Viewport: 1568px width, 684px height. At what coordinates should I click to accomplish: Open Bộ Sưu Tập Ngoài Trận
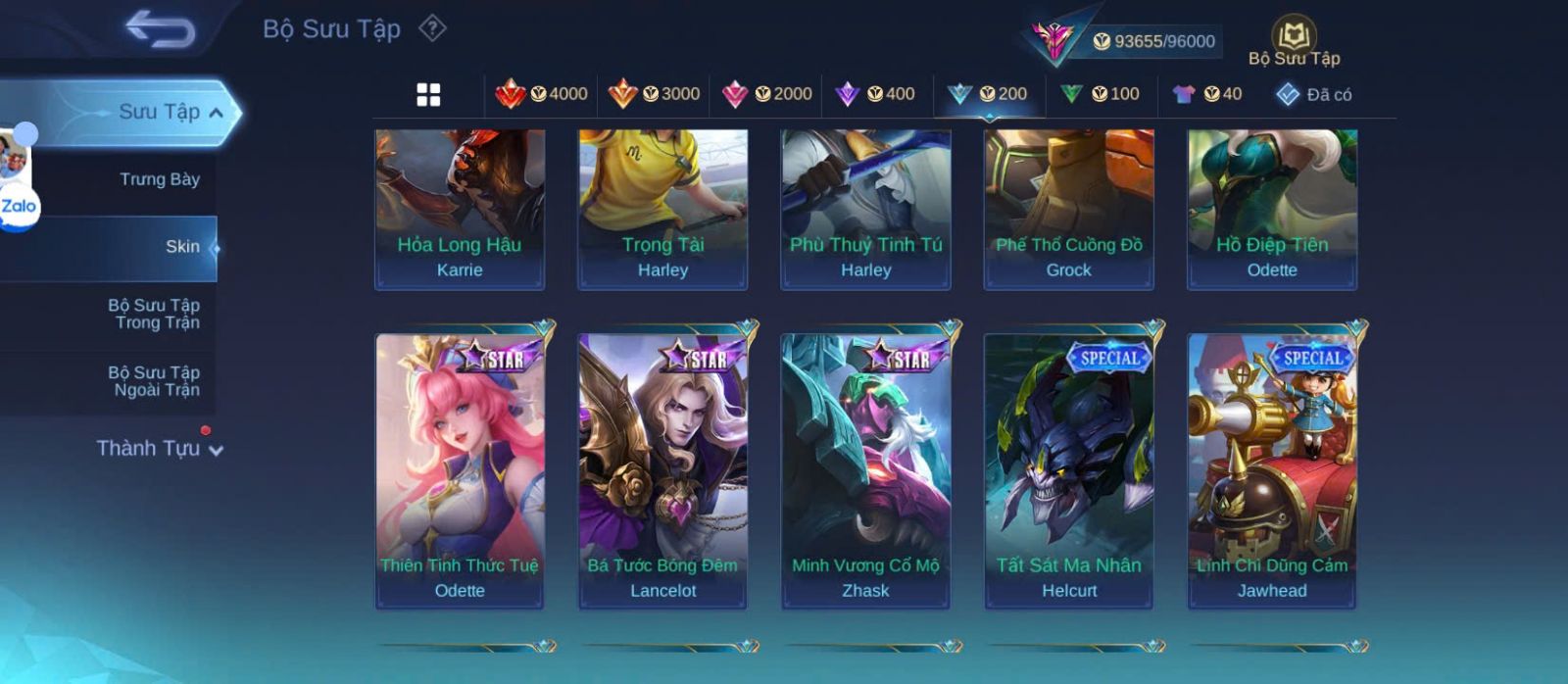tap(154, 381)
